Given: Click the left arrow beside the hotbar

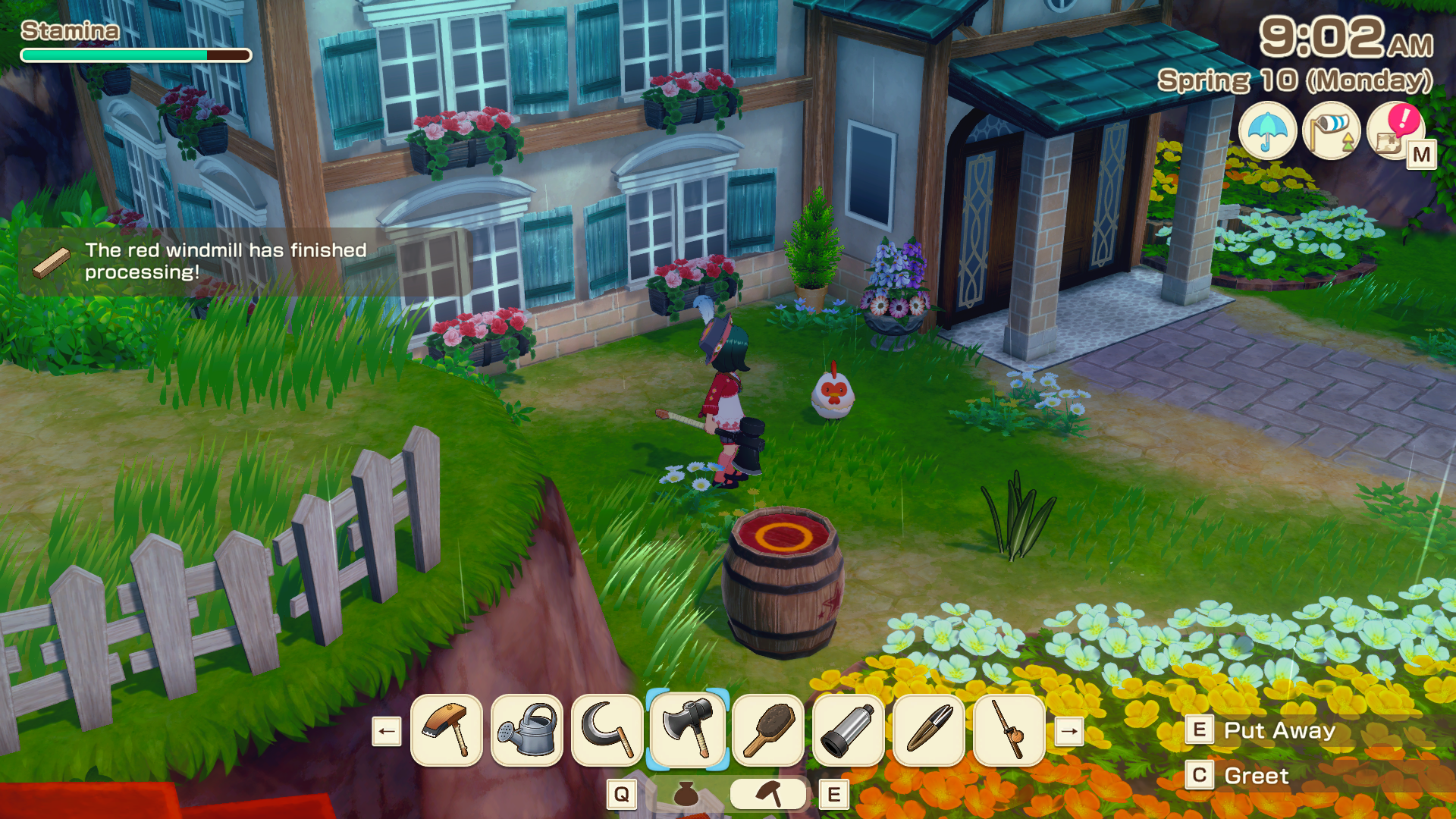Looking at the screenshot, I should [387, 732].
